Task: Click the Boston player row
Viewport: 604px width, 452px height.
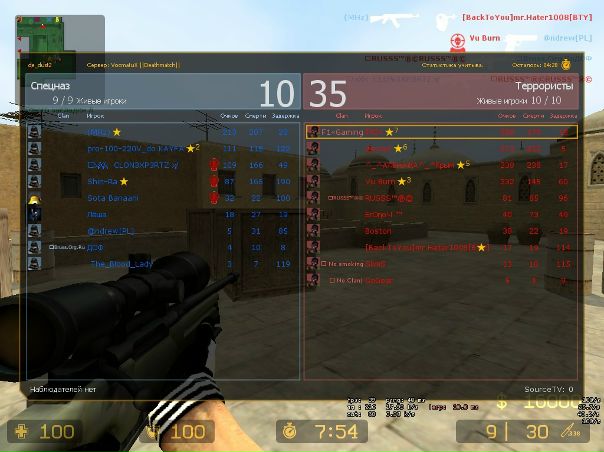Action: point(440,230)
